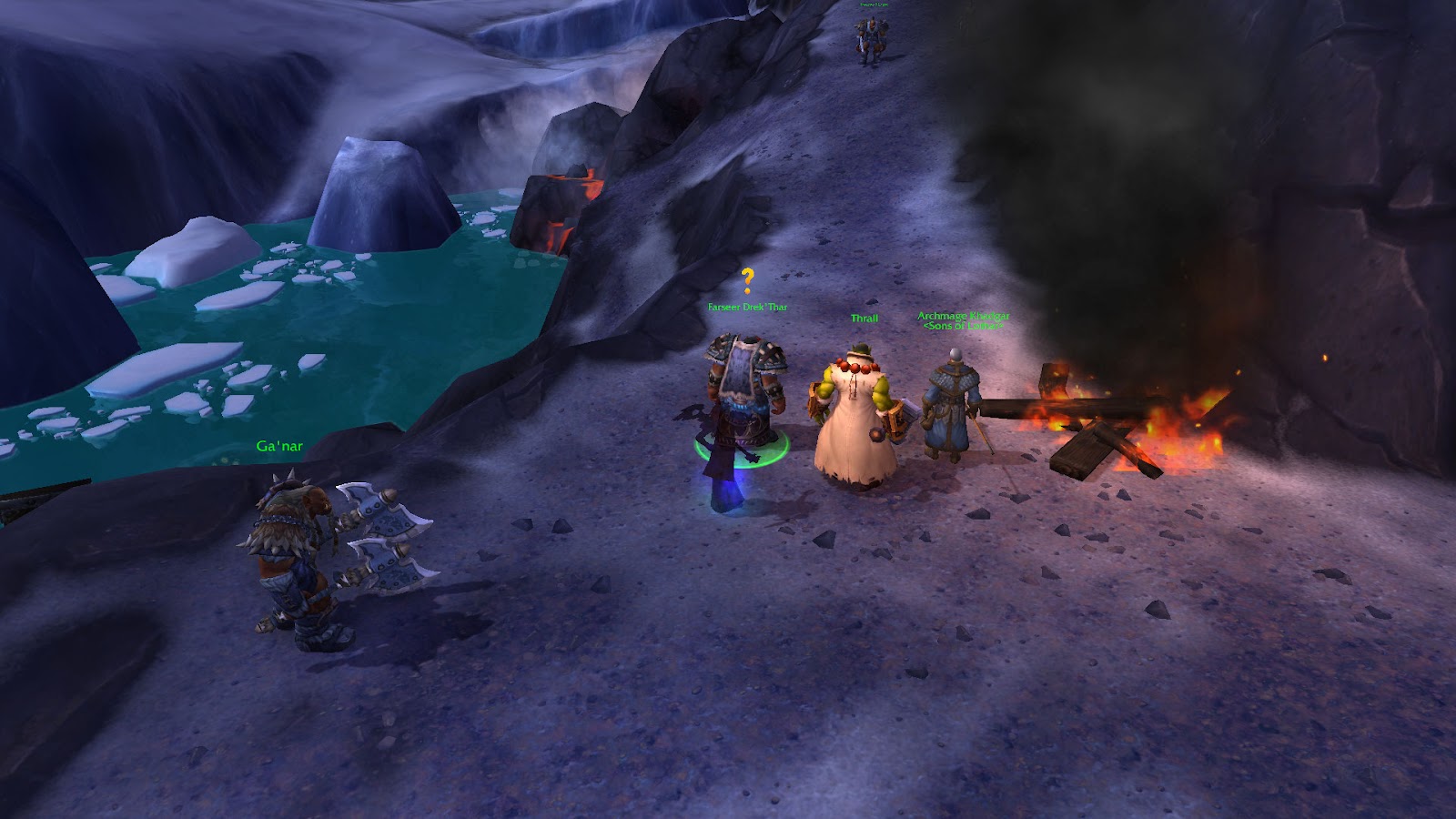
Task: Select the Farseer Drek'Thar name label
Action: [x=747, y=308]
